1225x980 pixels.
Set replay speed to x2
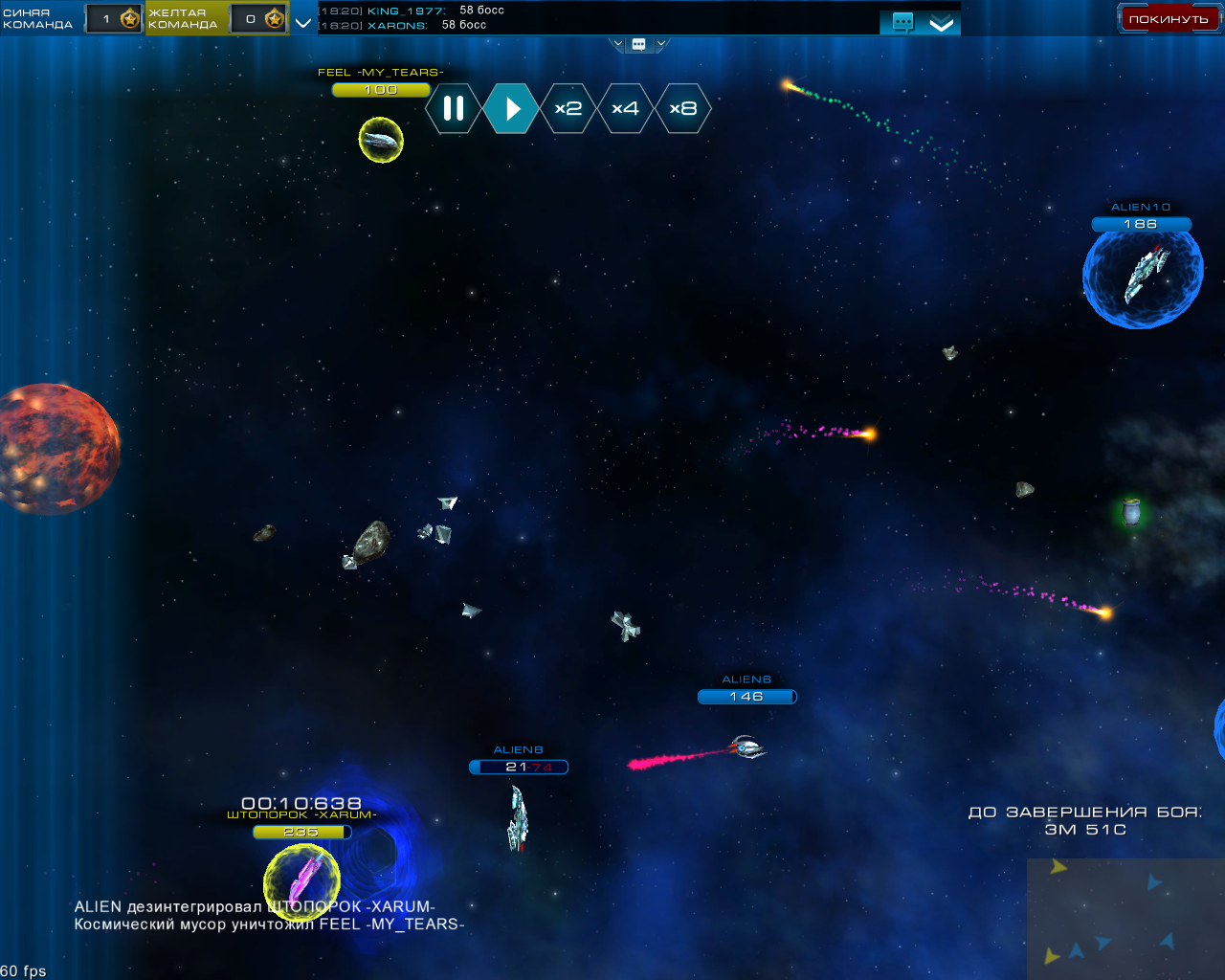pos(568,108)
